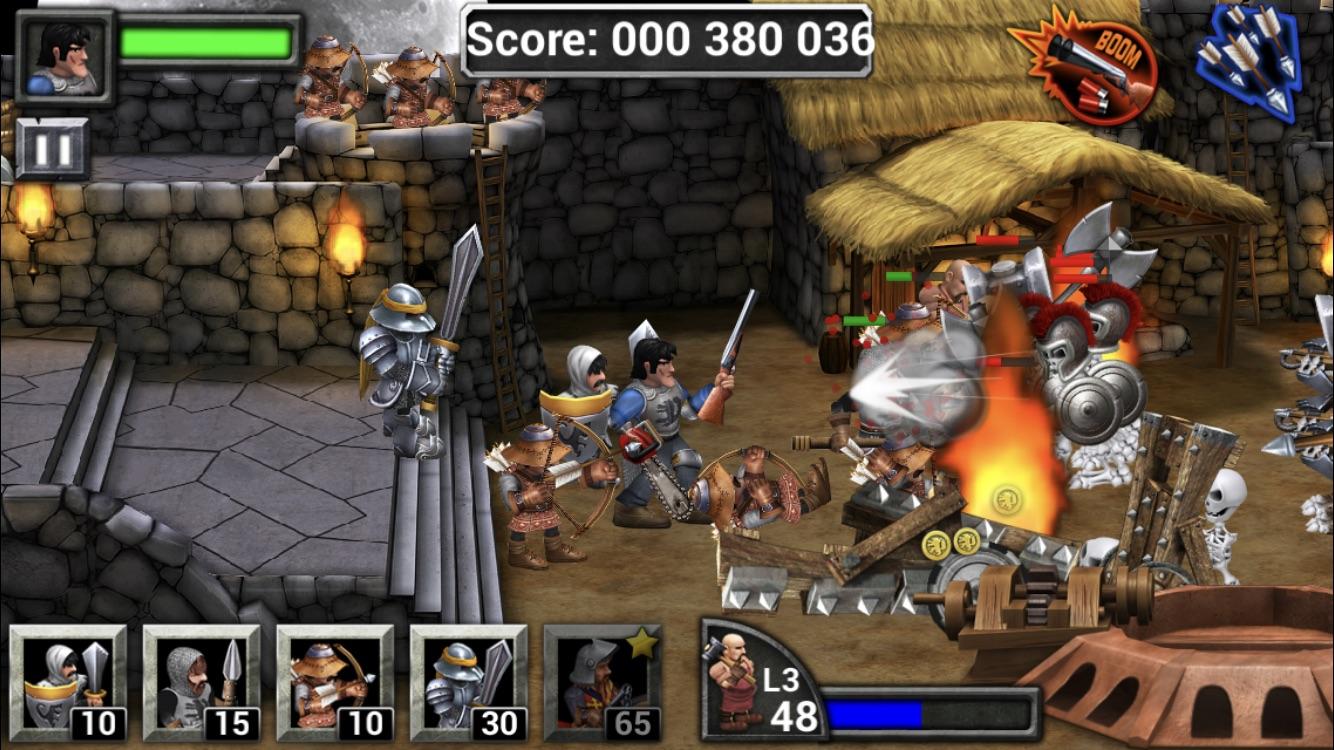The image size is (1334, 750).
Task: Tap the hero portrait
Action: [x=65, y=57]
